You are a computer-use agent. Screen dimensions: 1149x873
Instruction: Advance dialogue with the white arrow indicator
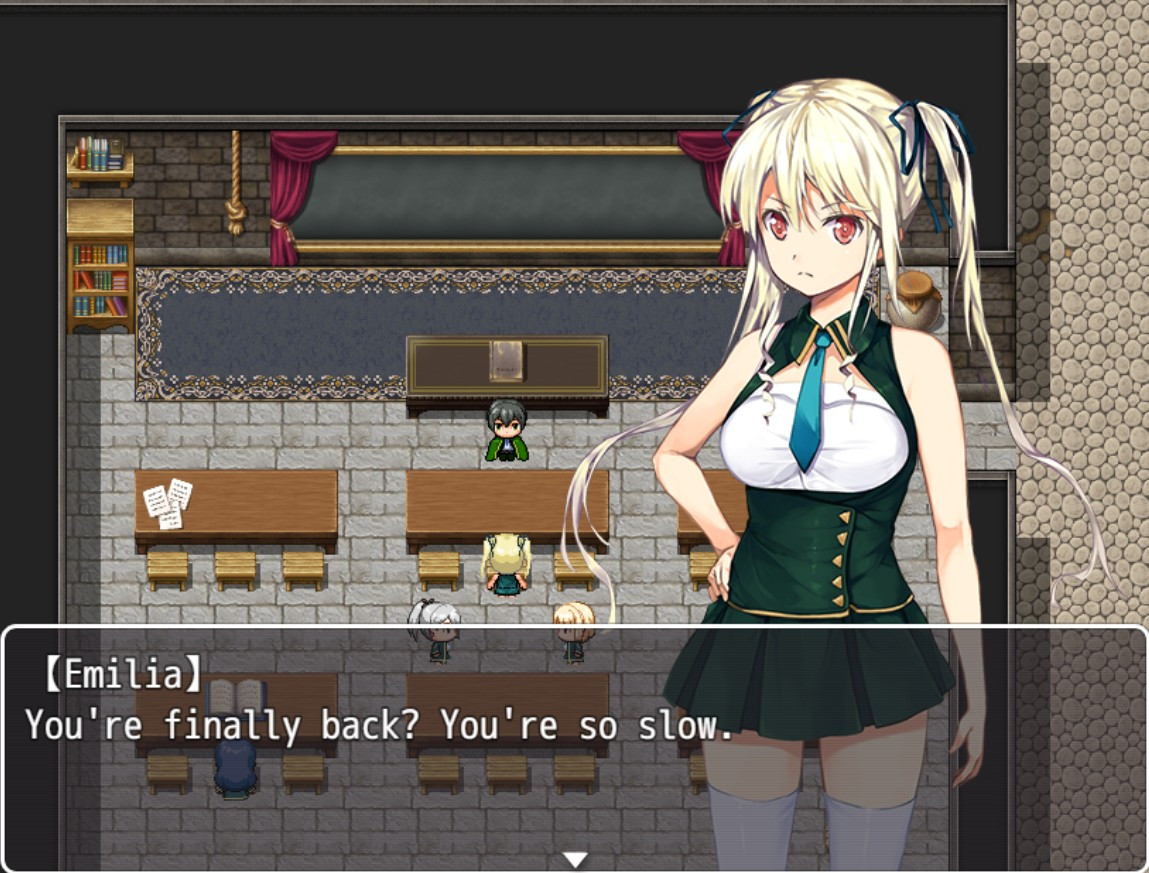tap(574, 859)
